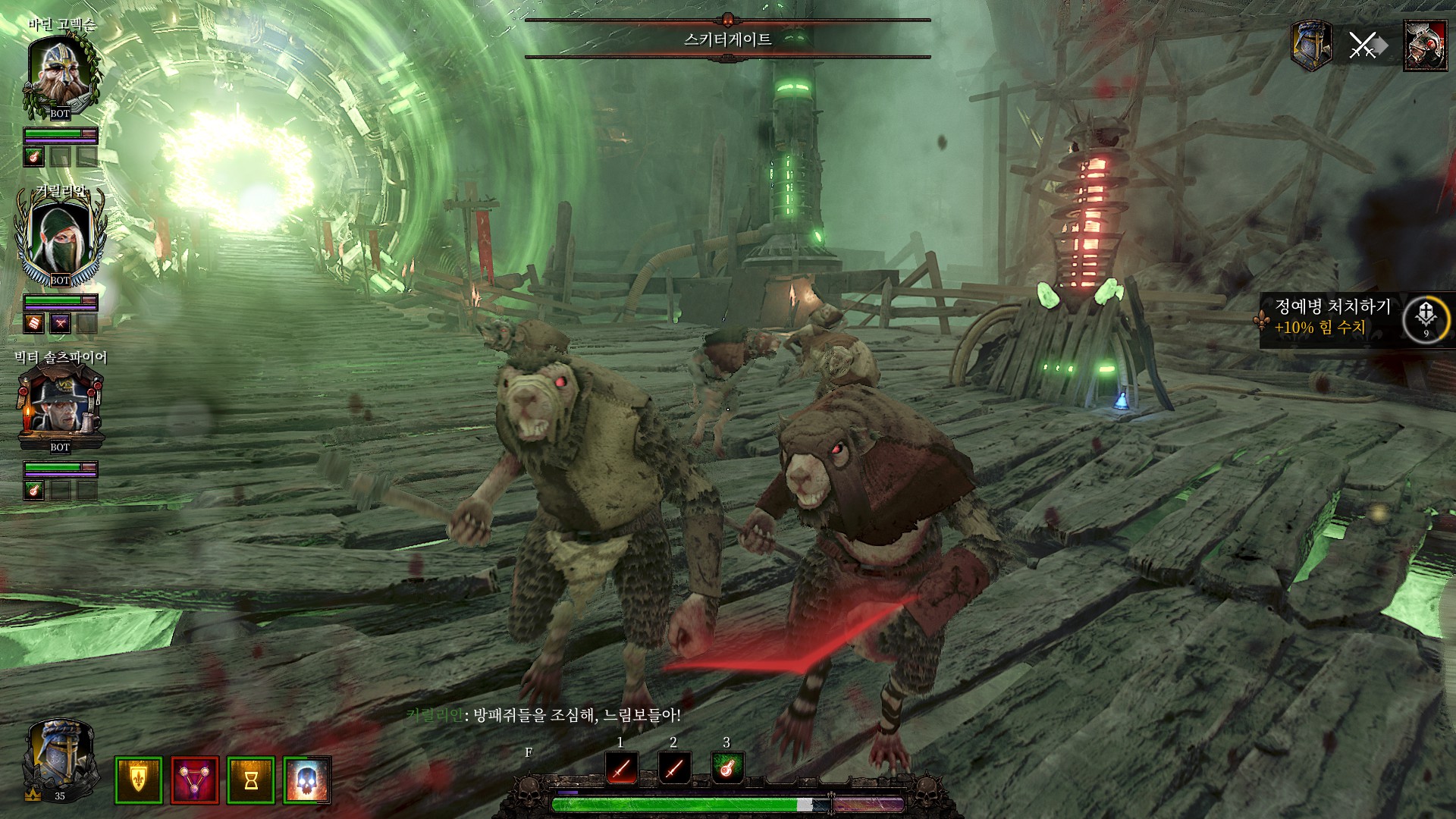Use the healing potion in slot 3
This screenshot has width=1456, height=819.
(x=727, y=768)
